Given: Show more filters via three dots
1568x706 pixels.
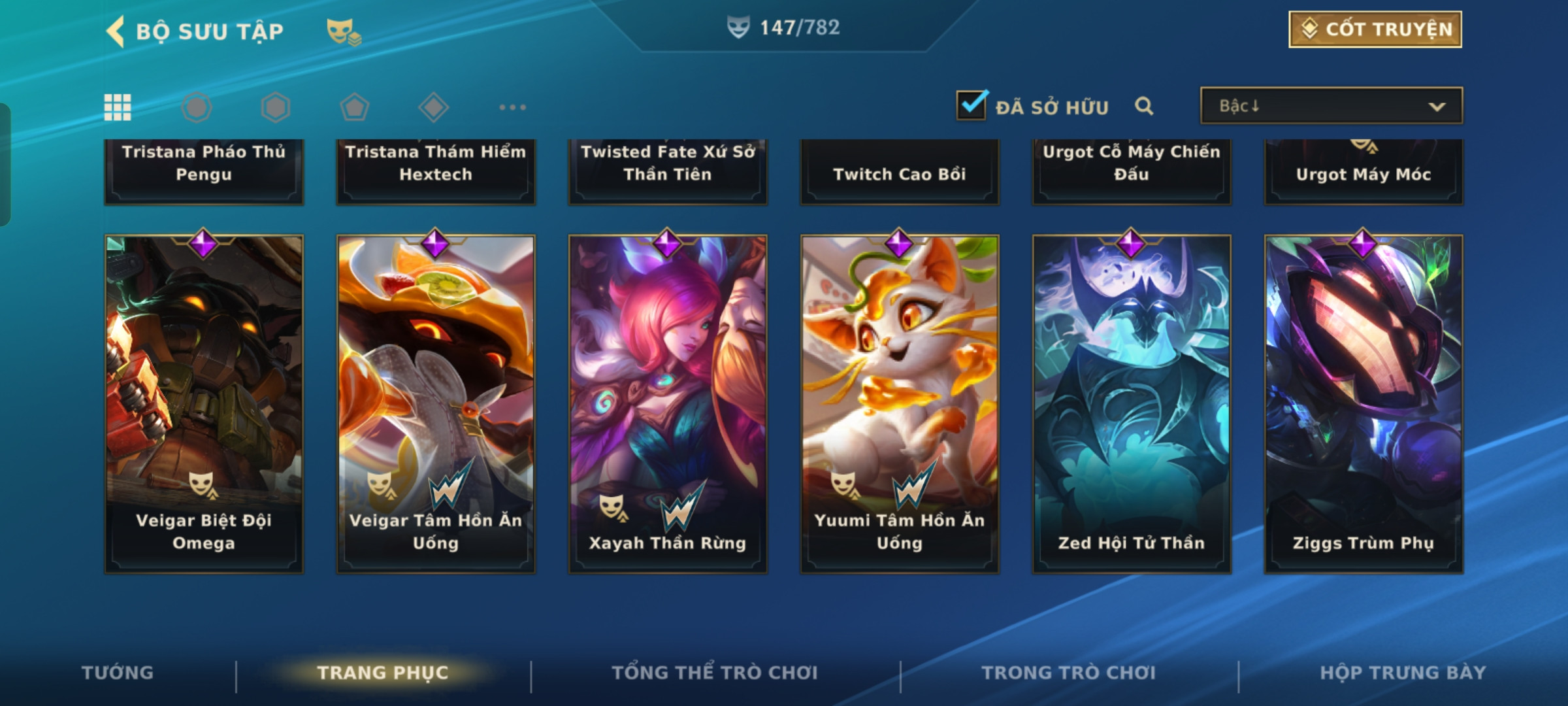Looking at the screenshot, I should click(512, 107).
